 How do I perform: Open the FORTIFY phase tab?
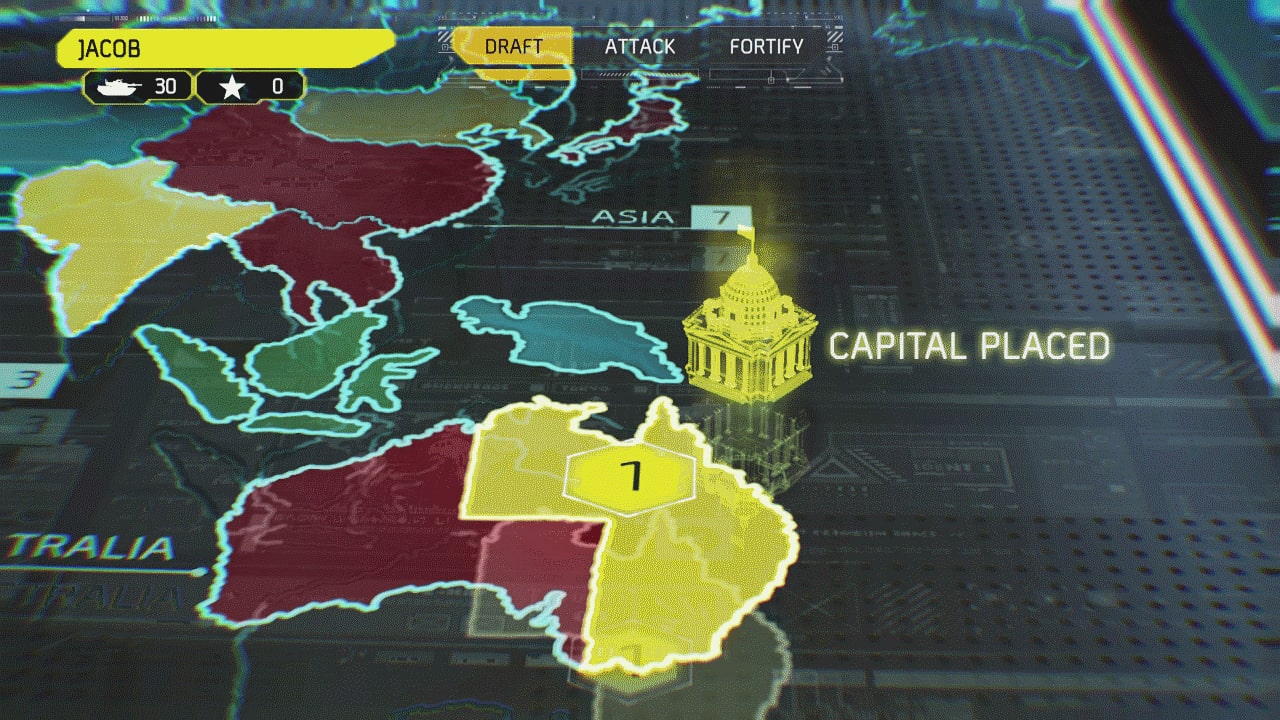pos(767,46)
